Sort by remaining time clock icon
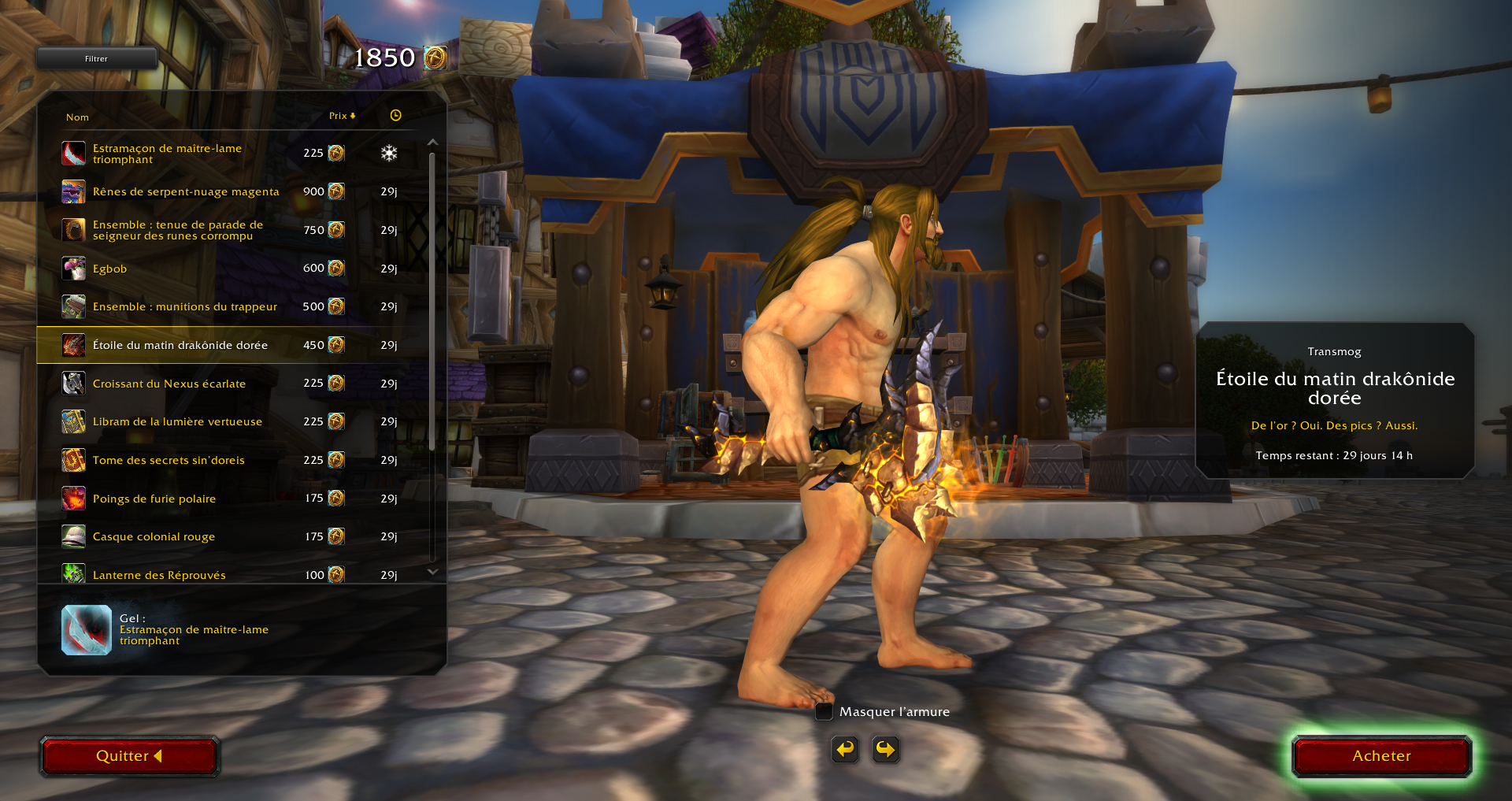This screenshot has width=1512, height=801. (395, 116)
